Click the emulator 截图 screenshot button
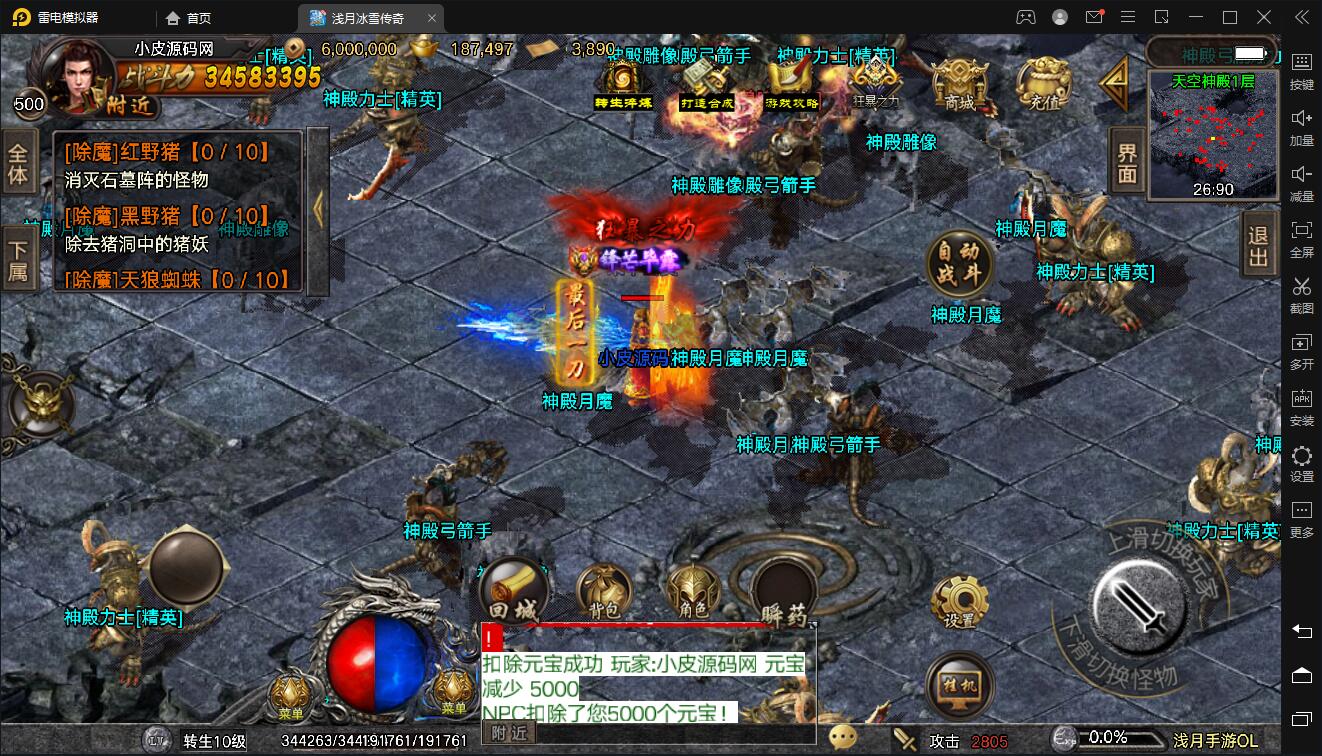This screenshot has width=1322, height=756. tap(1301, 294)
